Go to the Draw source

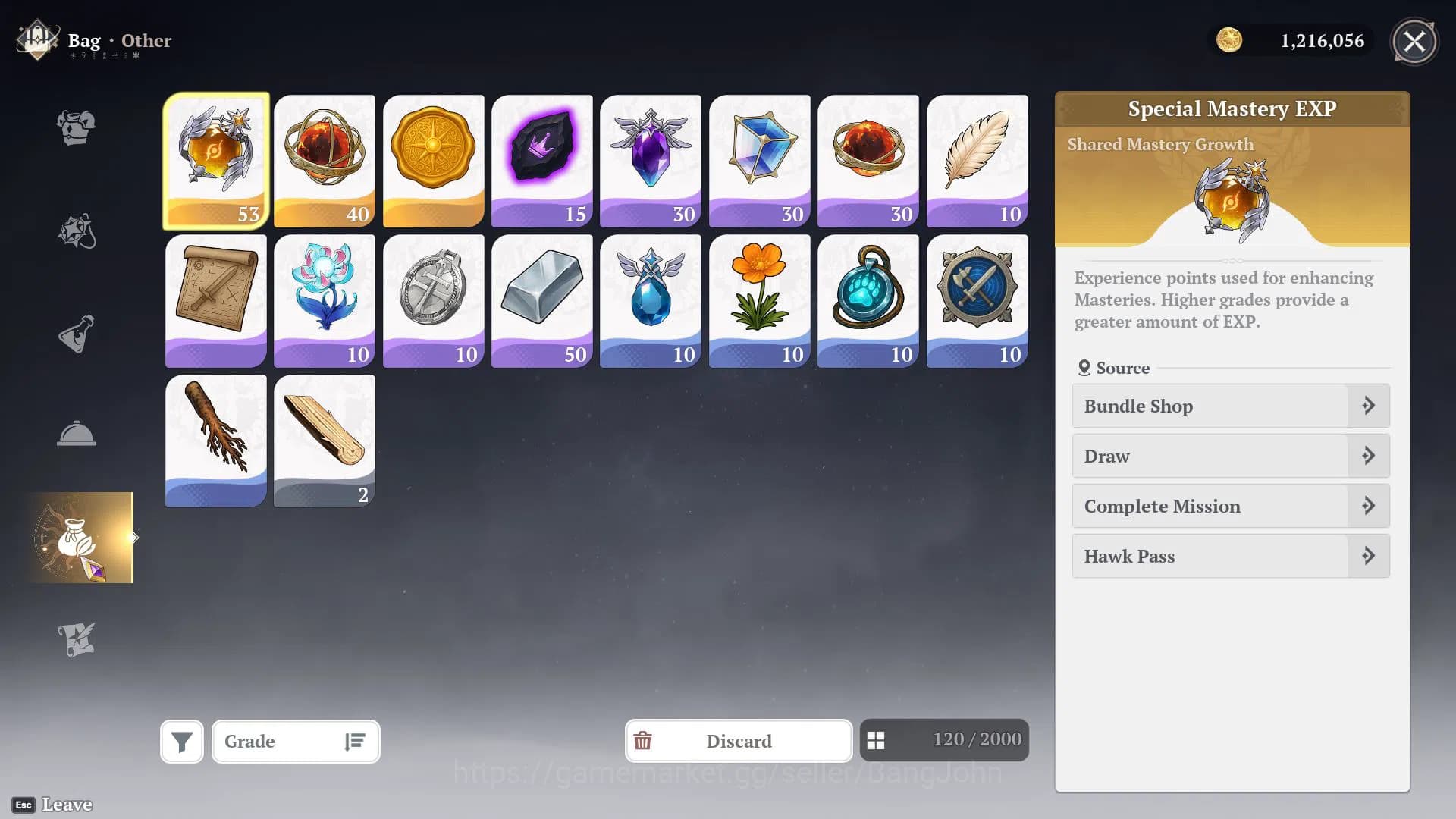click(1230, 456)
